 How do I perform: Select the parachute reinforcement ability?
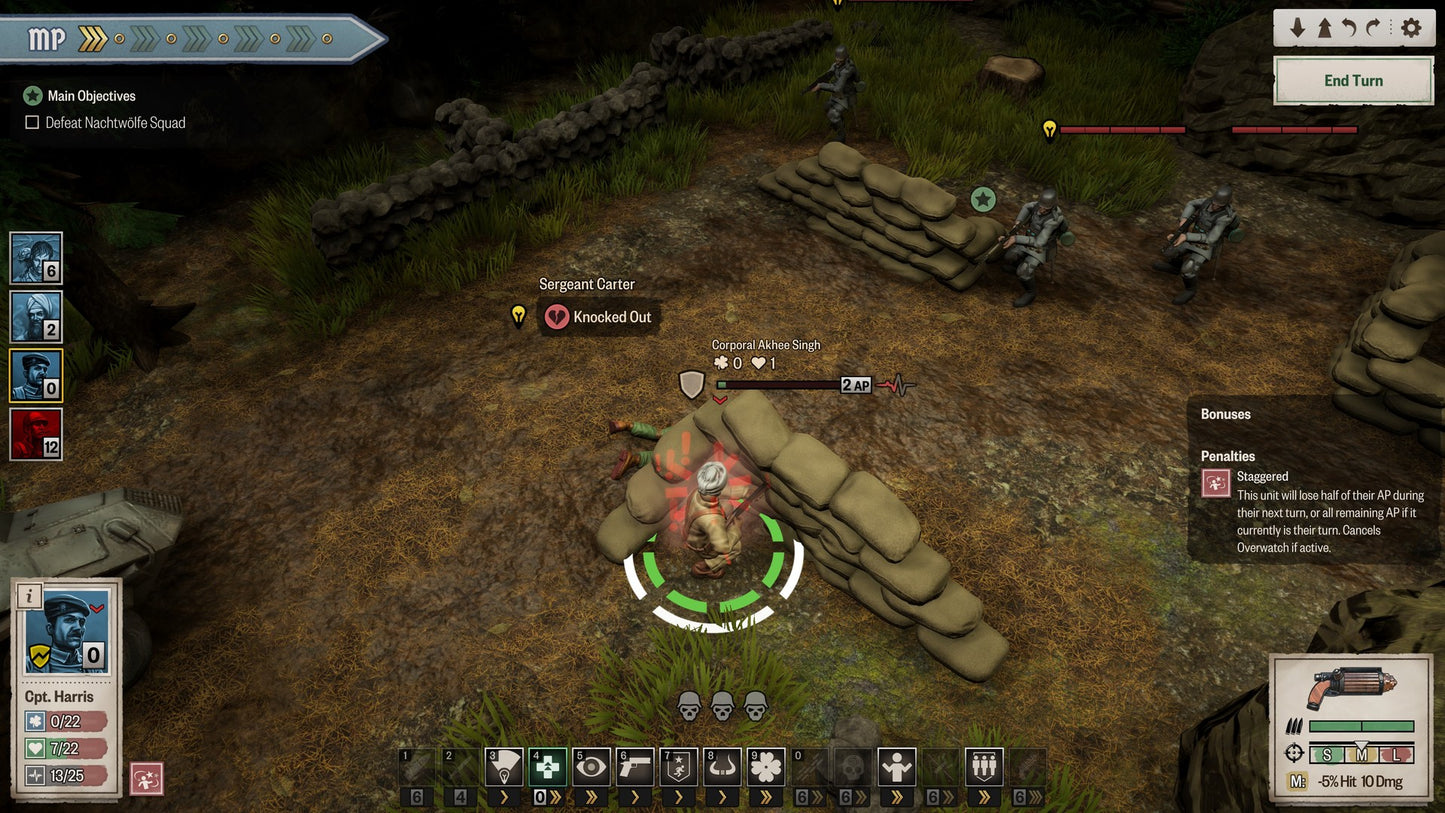(503, 767)
